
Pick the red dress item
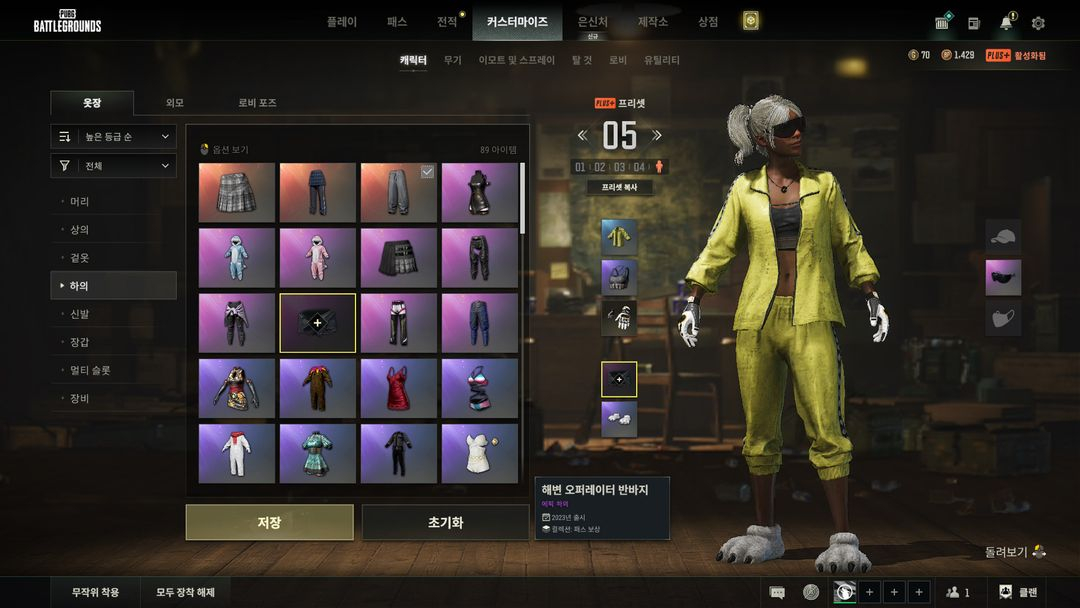[399, 388]
